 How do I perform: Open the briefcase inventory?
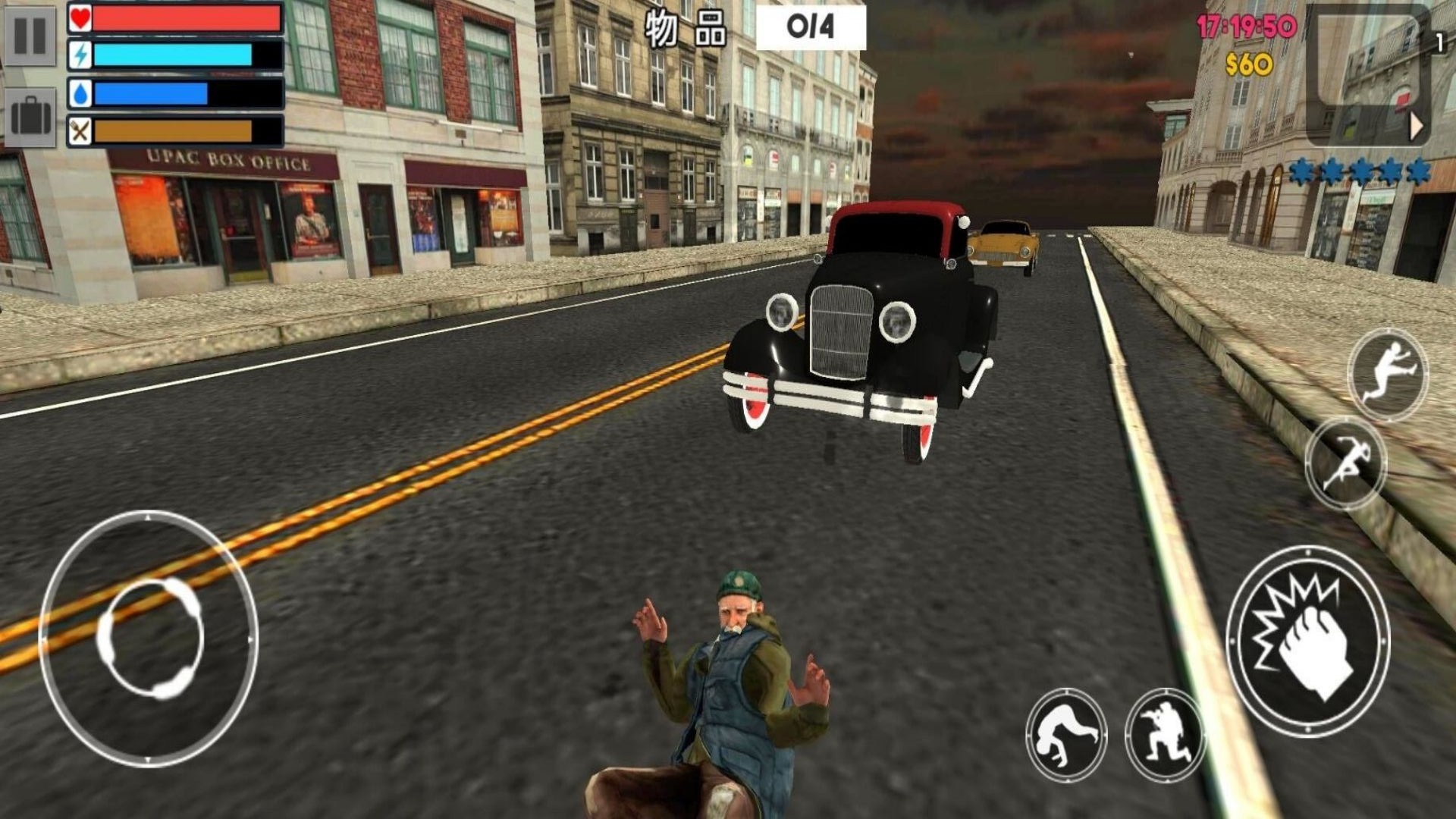point(30,118)
